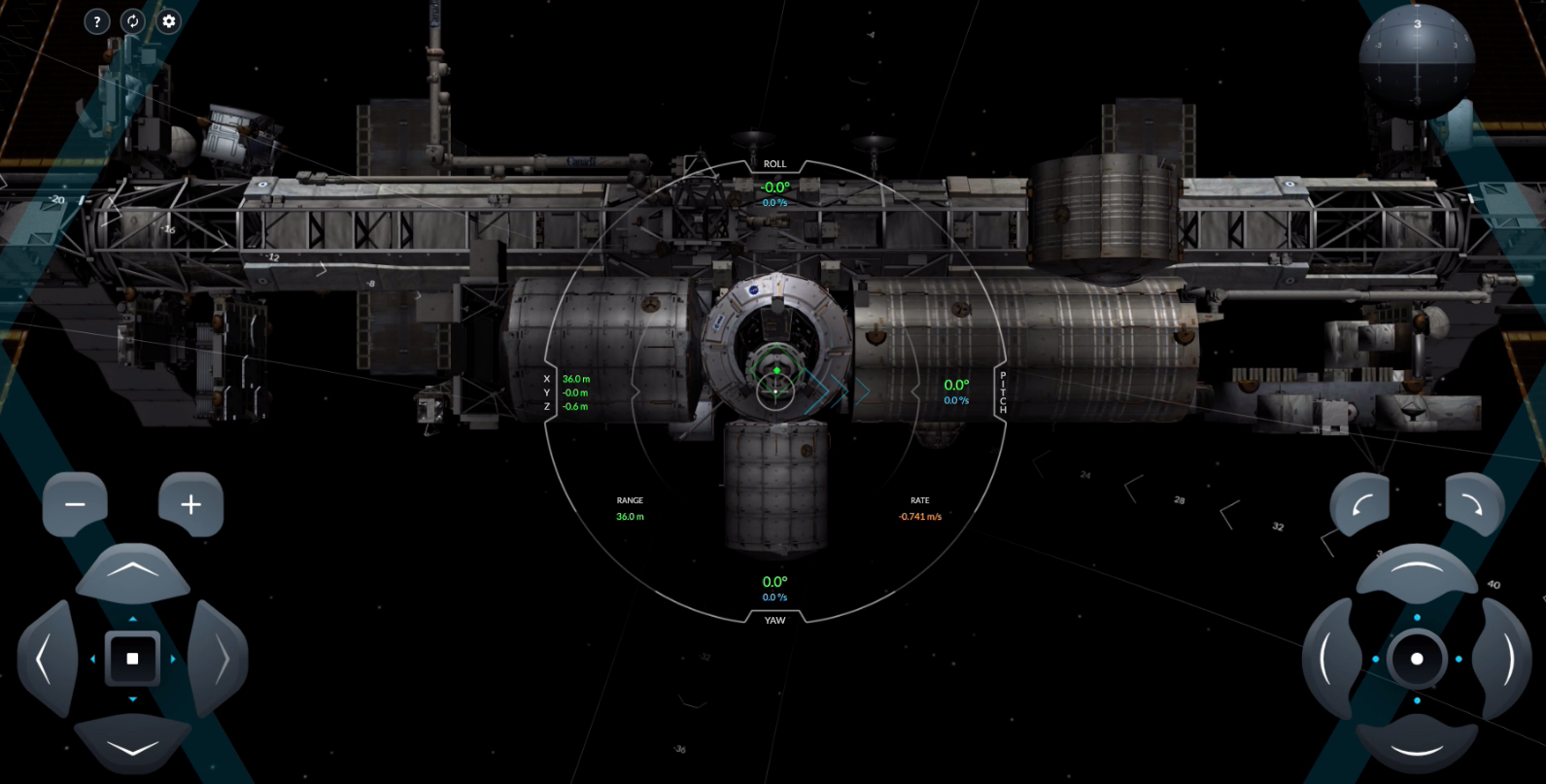This screenshot has width=1546, height=784.
Task: Translate right with the right chevron button
Action: tap(219, 659)
